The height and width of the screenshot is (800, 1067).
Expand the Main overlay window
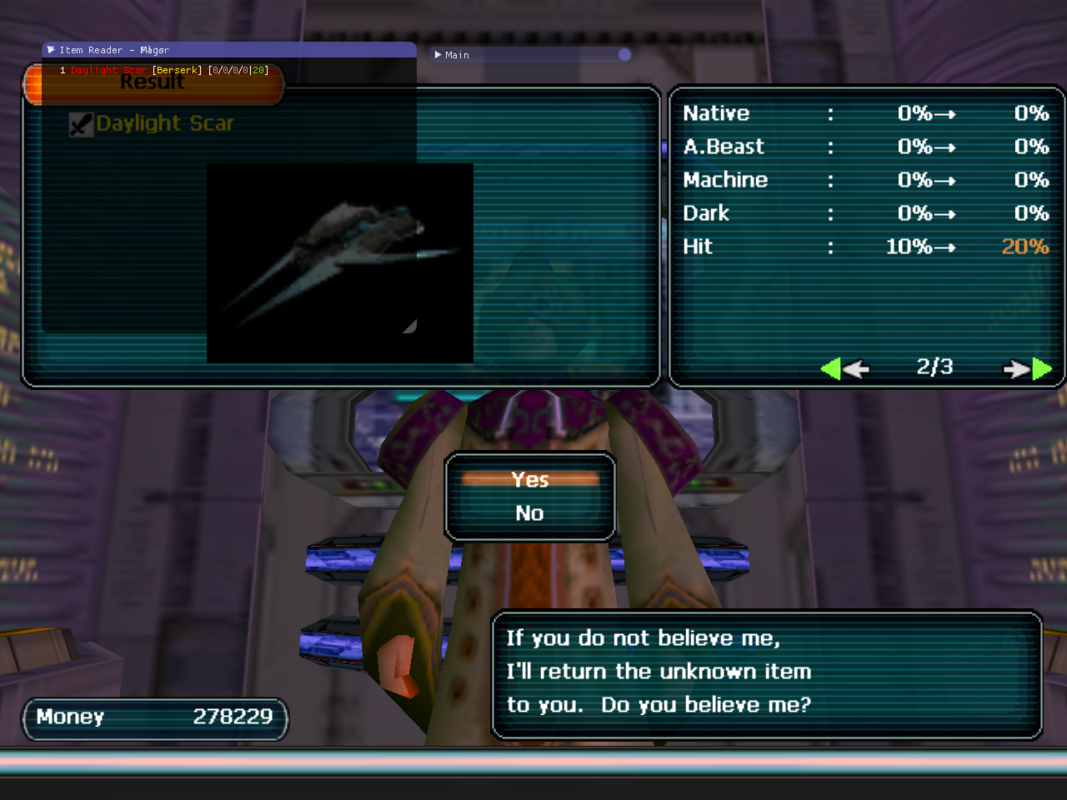click(439, 55)
